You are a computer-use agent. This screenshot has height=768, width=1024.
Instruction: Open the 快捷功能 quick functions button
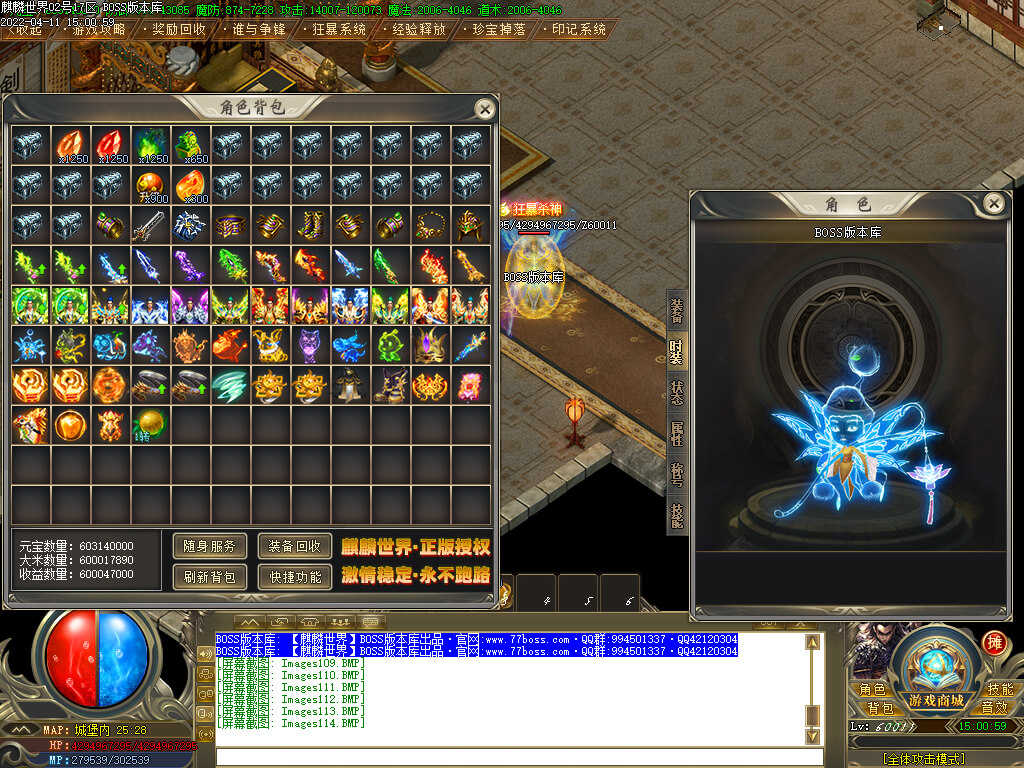click(x=295, y=576)
